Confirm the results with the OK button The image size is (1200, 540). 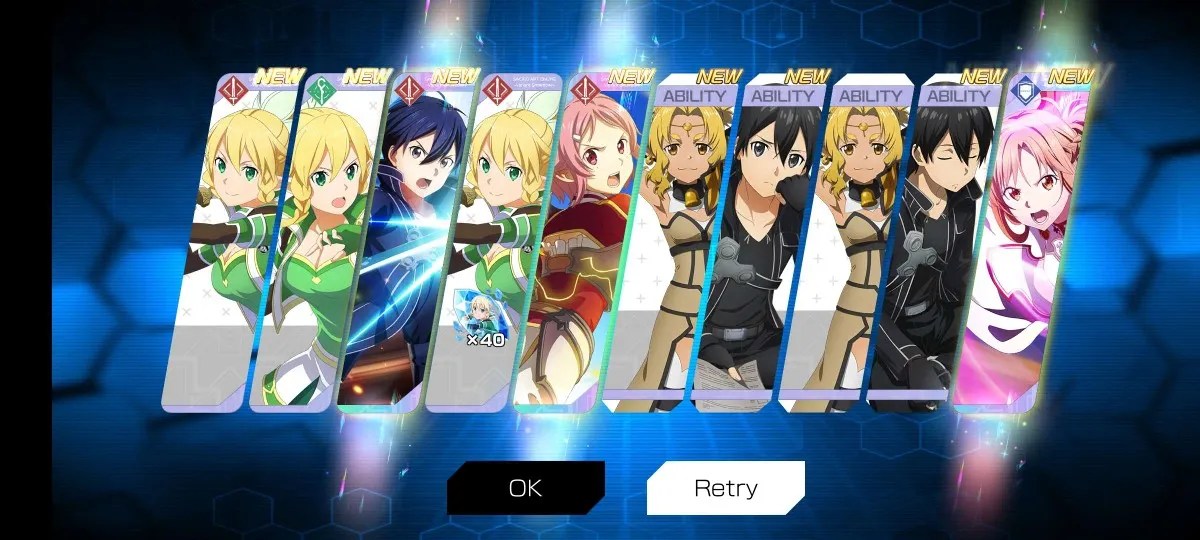pos(525,488)
